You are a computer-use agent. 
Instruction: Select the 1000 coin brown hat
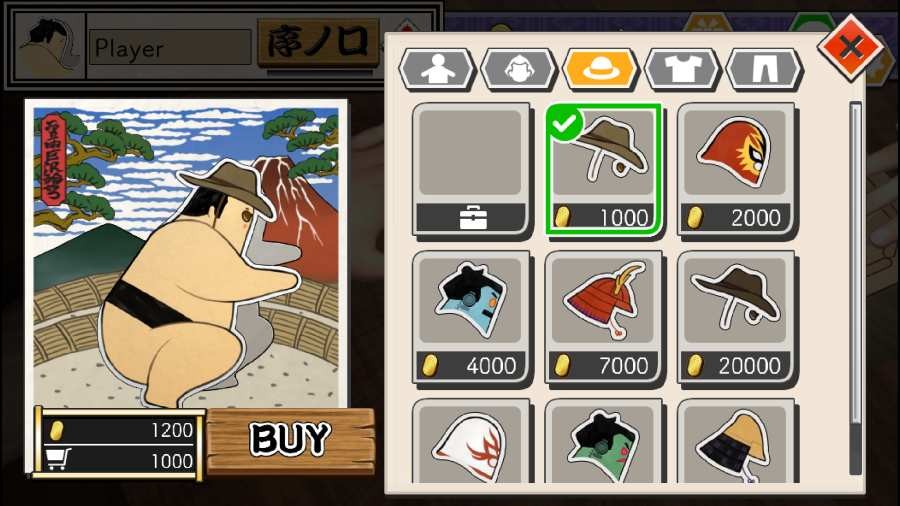(x=603, y=169)
